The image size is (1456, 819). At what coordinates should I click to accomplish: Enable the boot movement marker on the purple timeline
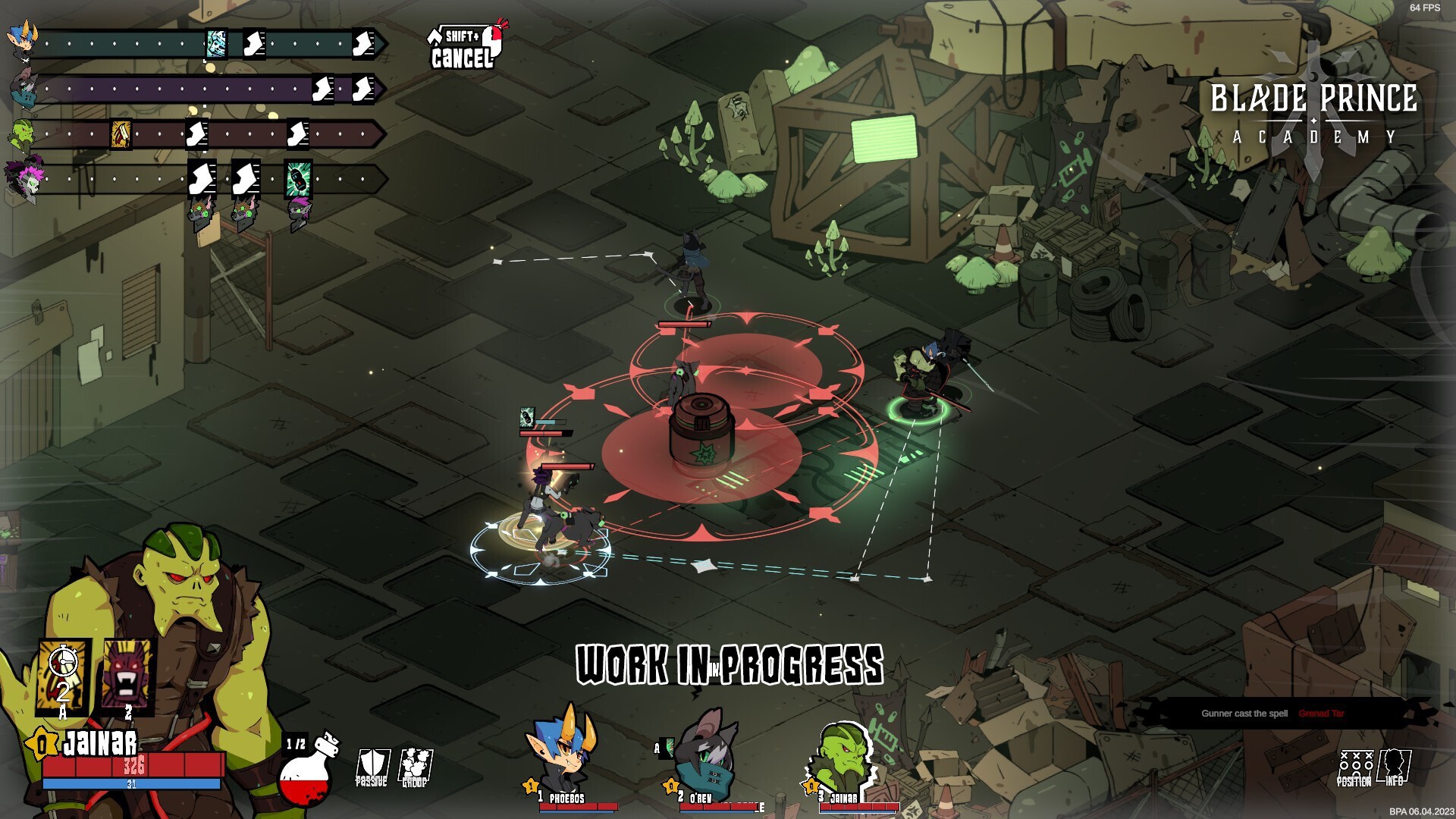pyautogui.click(x=324, y=89)
